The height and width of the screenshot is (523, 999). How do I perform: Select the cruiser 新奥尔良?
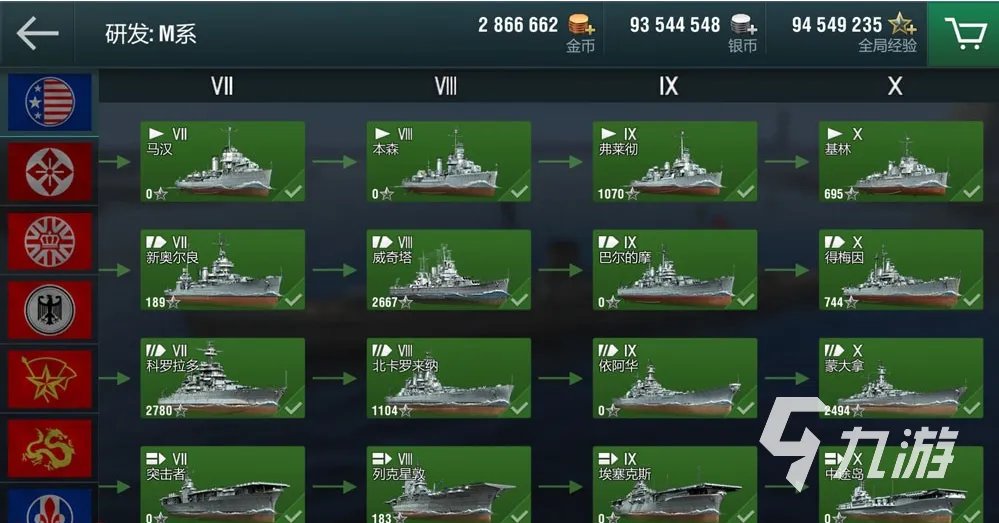coord(222,270)
